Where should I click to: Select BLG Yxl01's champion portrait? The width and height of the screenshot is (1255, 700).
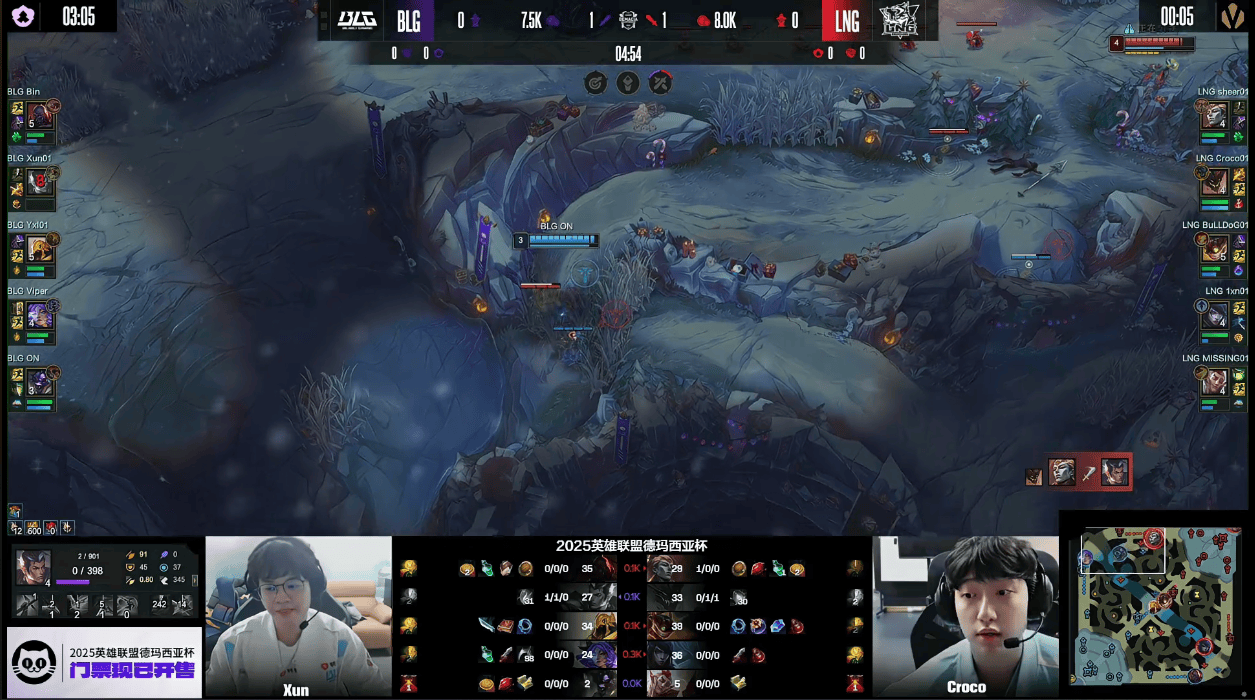coord(40,248)
